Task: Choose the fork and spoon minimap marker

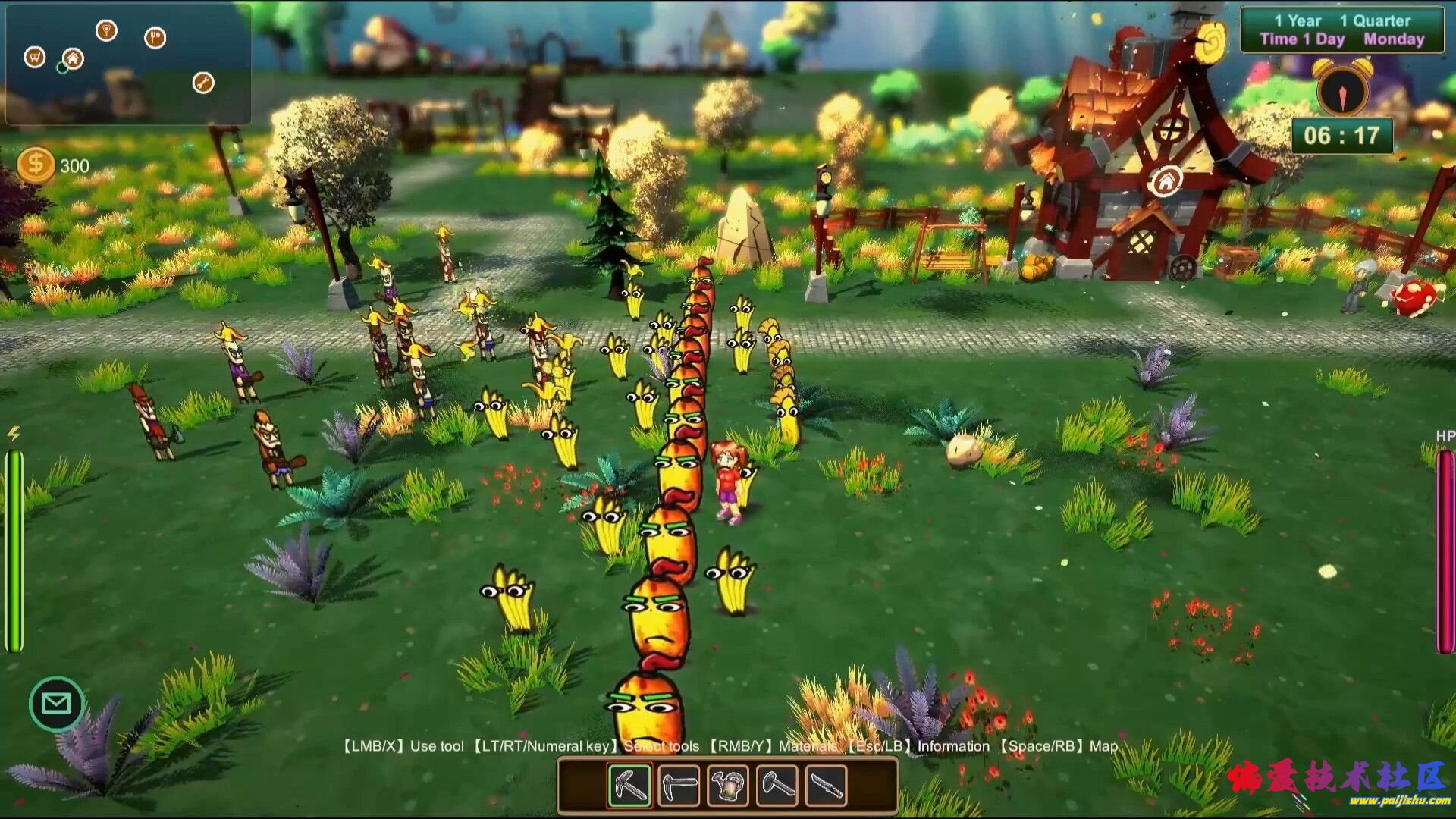Action: coord(155,37)
